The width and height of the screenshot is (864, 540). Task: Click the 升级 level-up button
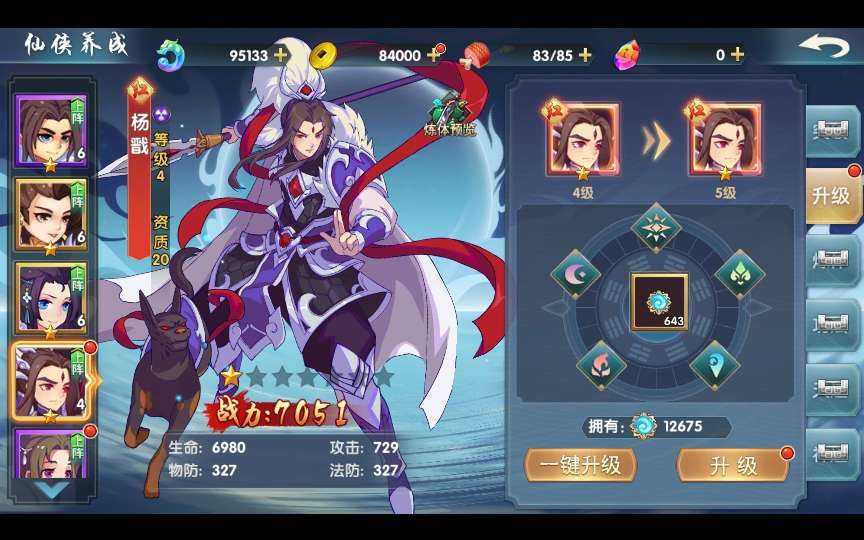click(733, 465)
